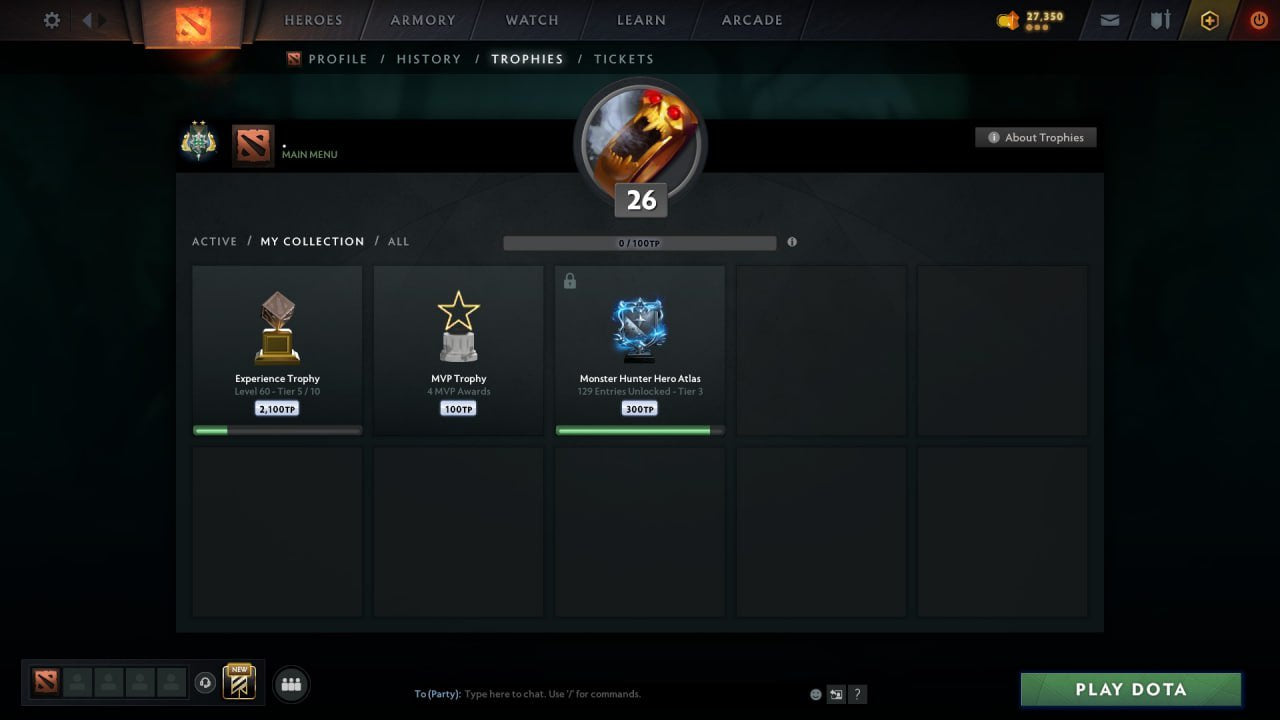
Task: Click the Dota logo above MAIN MENU
Action: (x=252, y=144)
